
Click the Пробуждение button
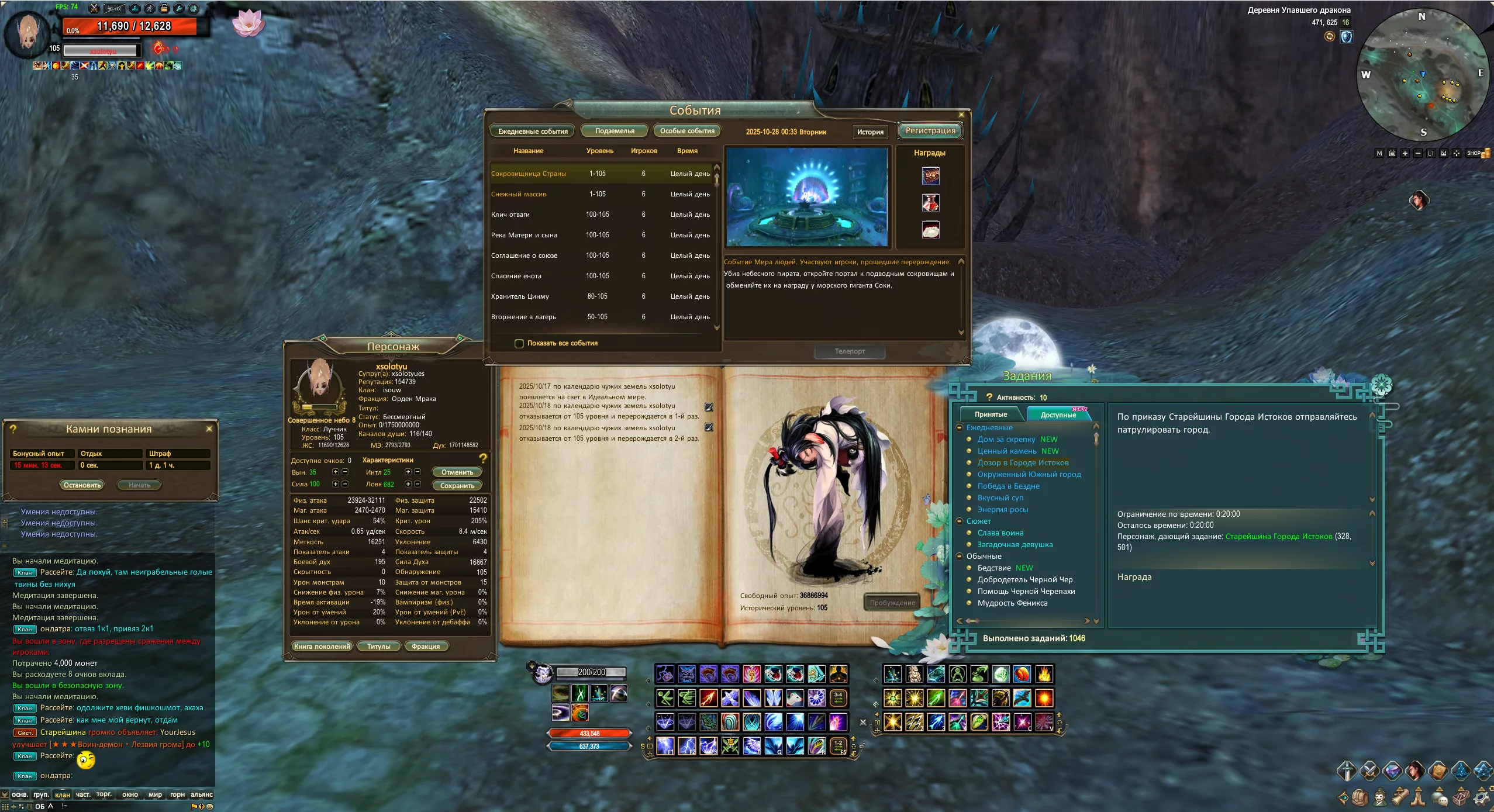(892, 603)
